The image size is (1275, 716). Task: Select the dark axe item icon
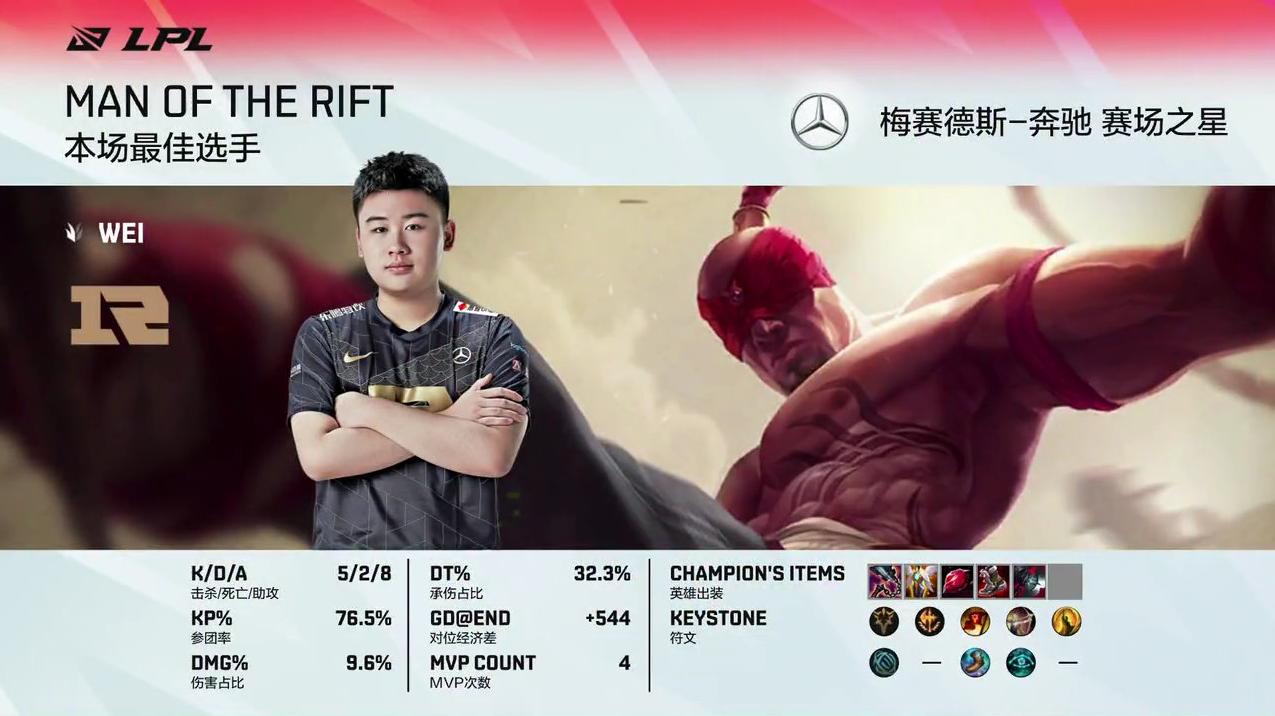1029,581
